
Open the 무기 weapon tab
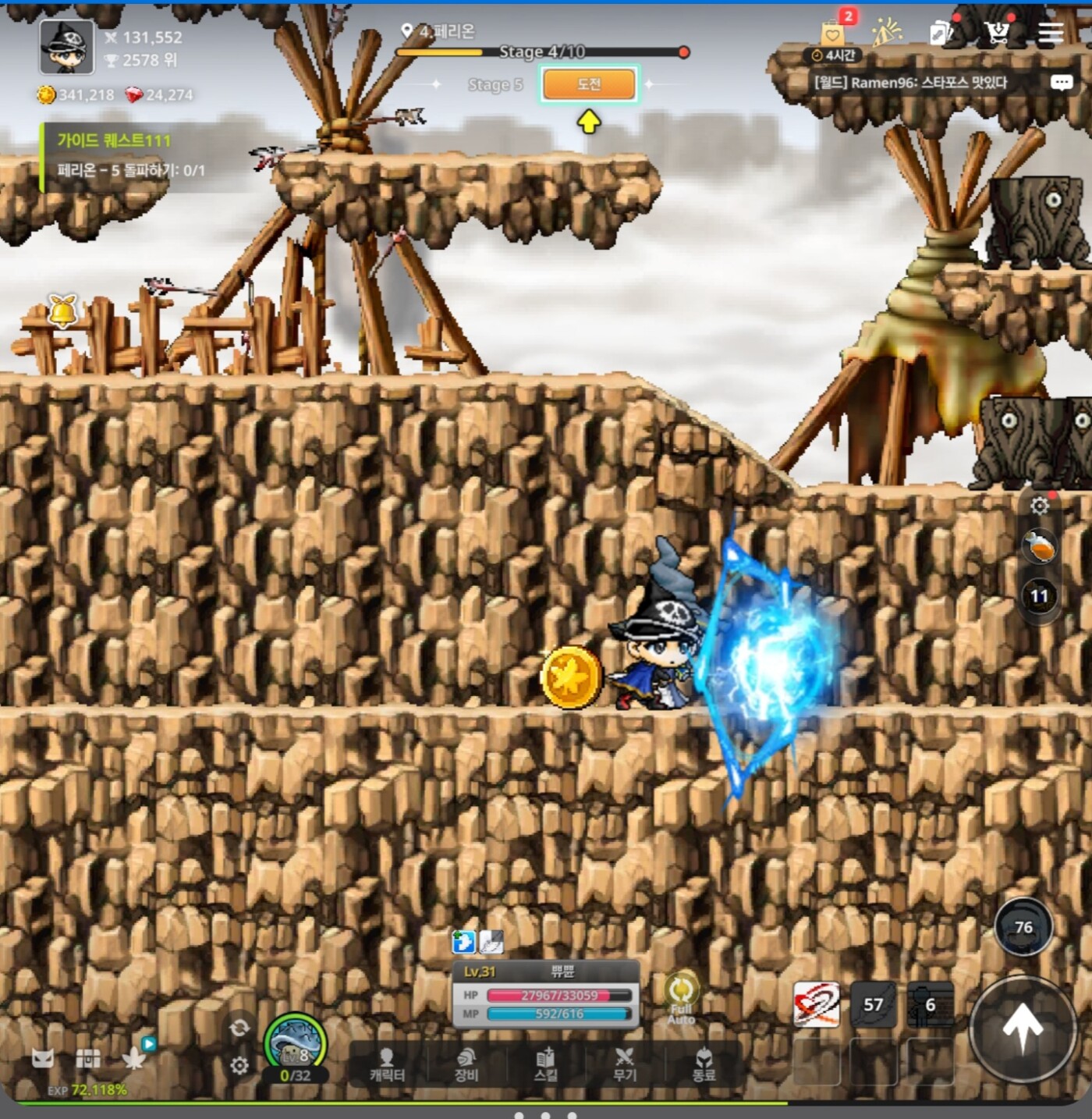pos(625,1064)
